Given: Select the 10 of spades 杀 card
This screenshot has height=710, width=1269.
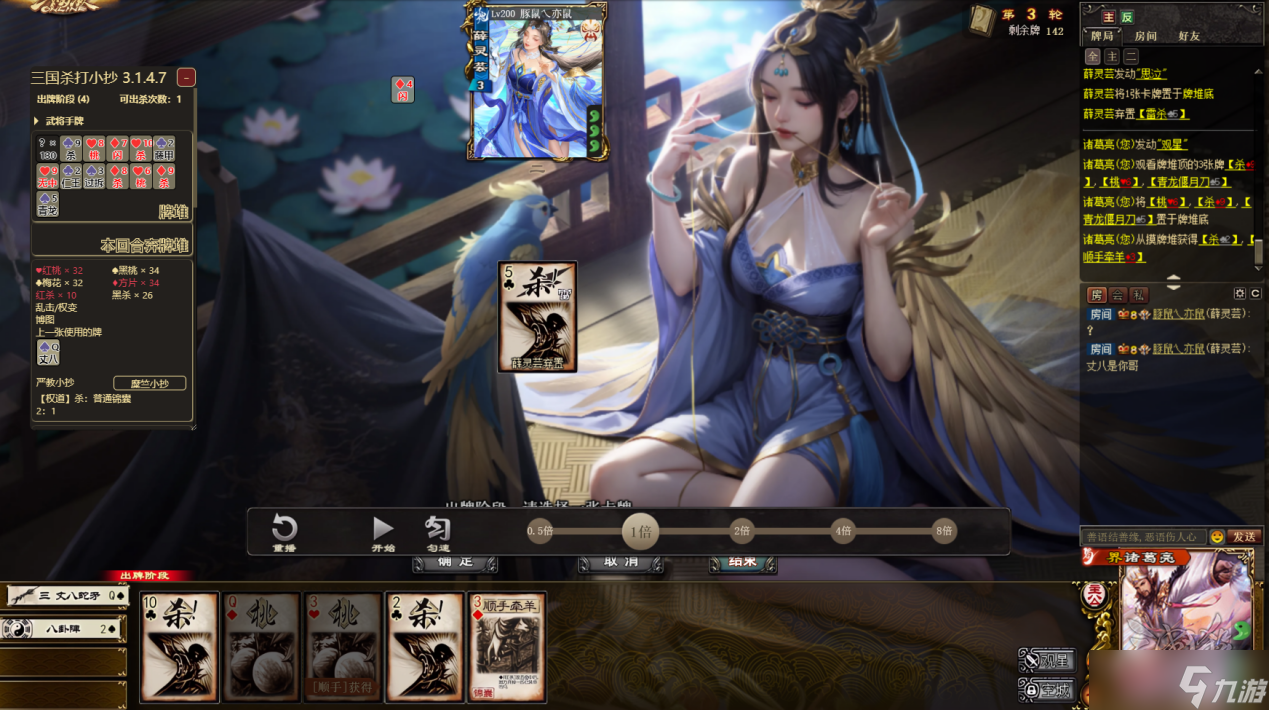Looking at the screenshot, I should (180, 646).
